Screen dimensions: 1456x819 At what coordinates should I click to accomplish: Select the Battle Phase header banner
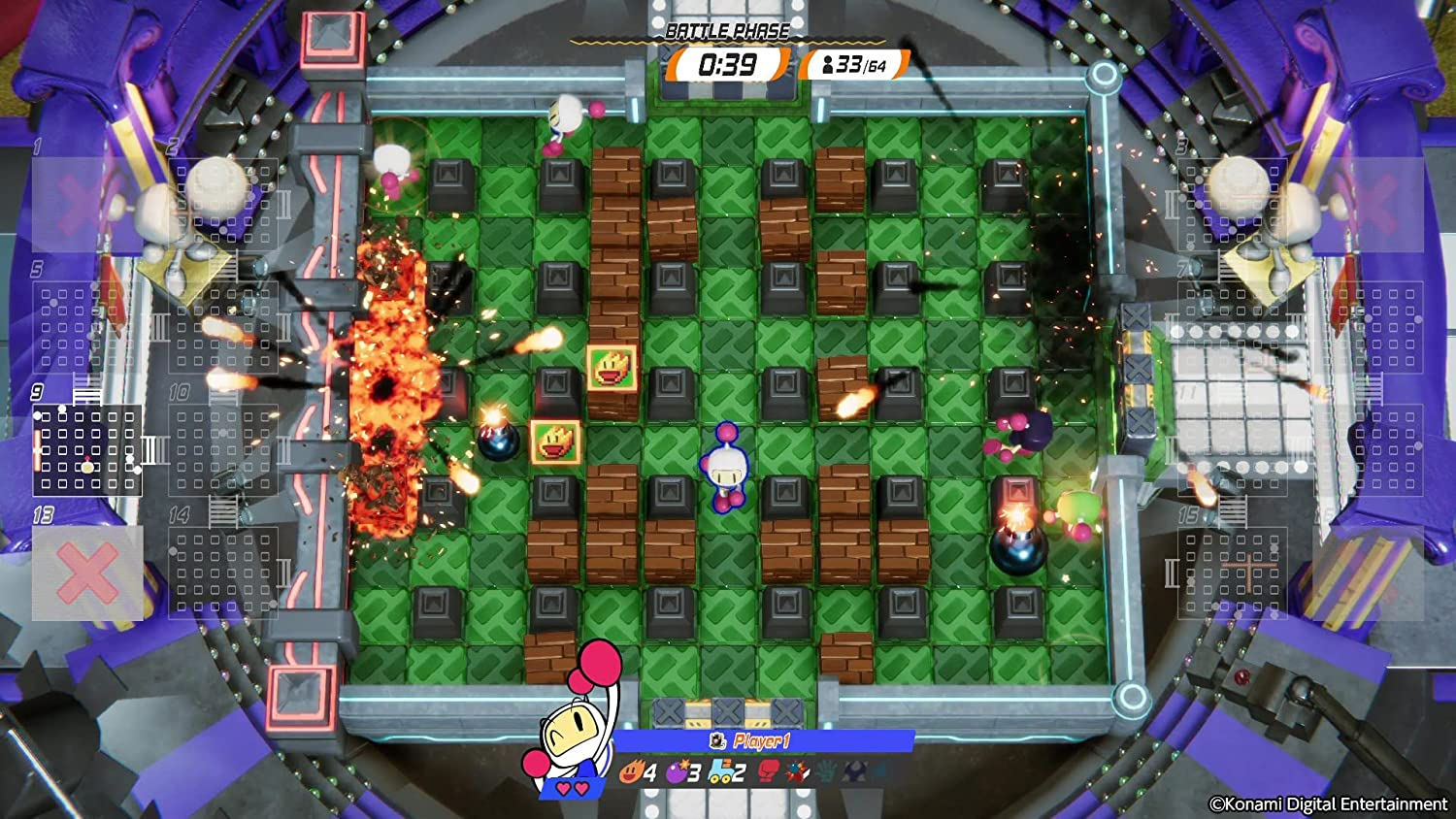pos(728,30)
